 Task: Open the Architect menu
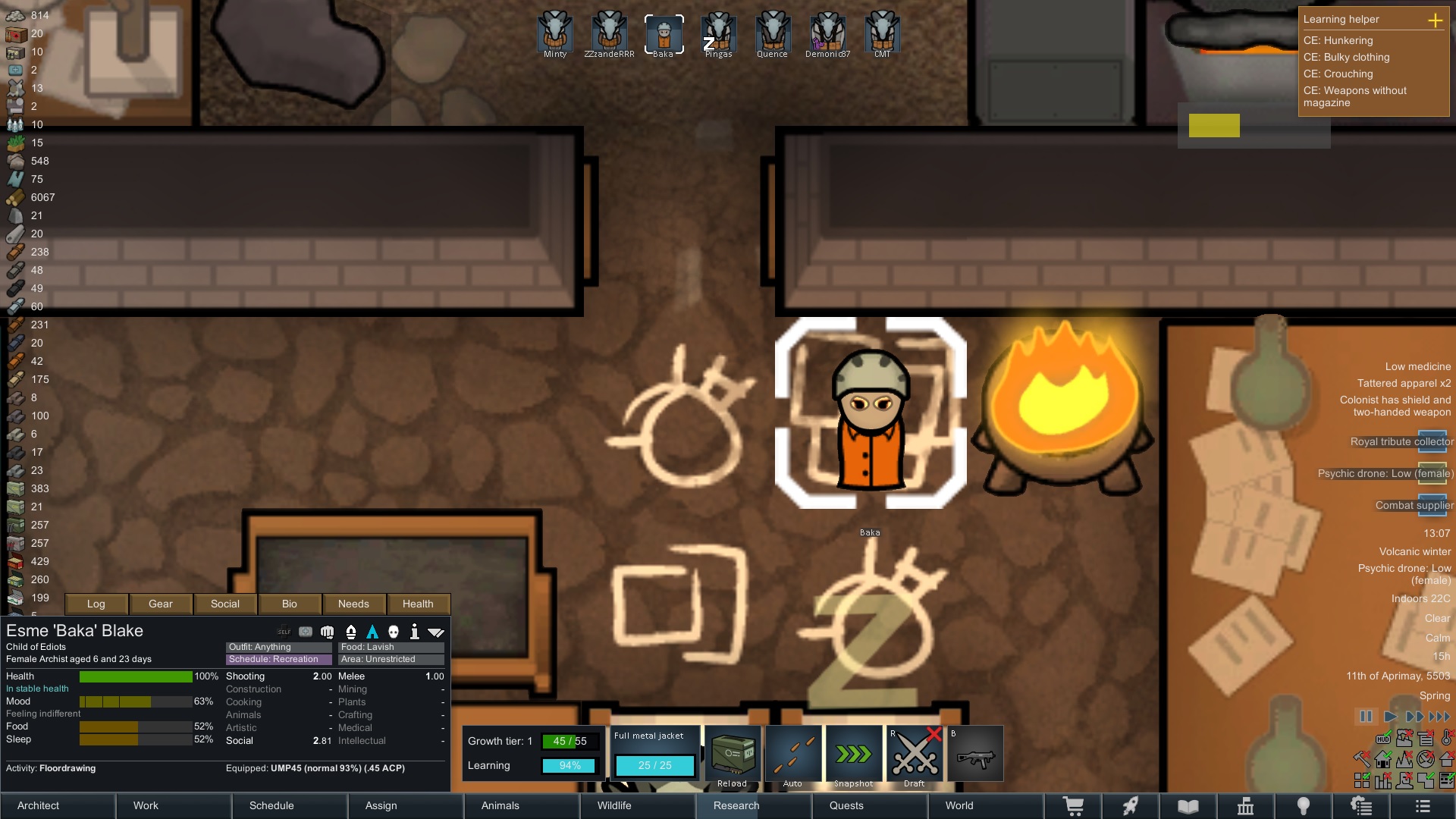coord(58,805)
